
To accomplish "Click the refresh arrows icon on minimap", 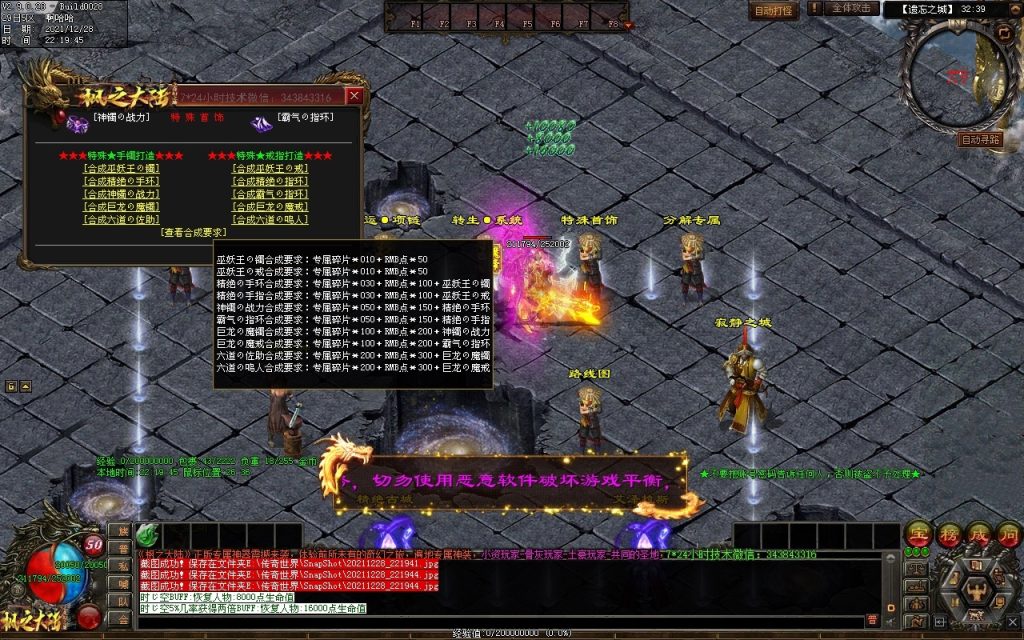I will coord(1005,33).
